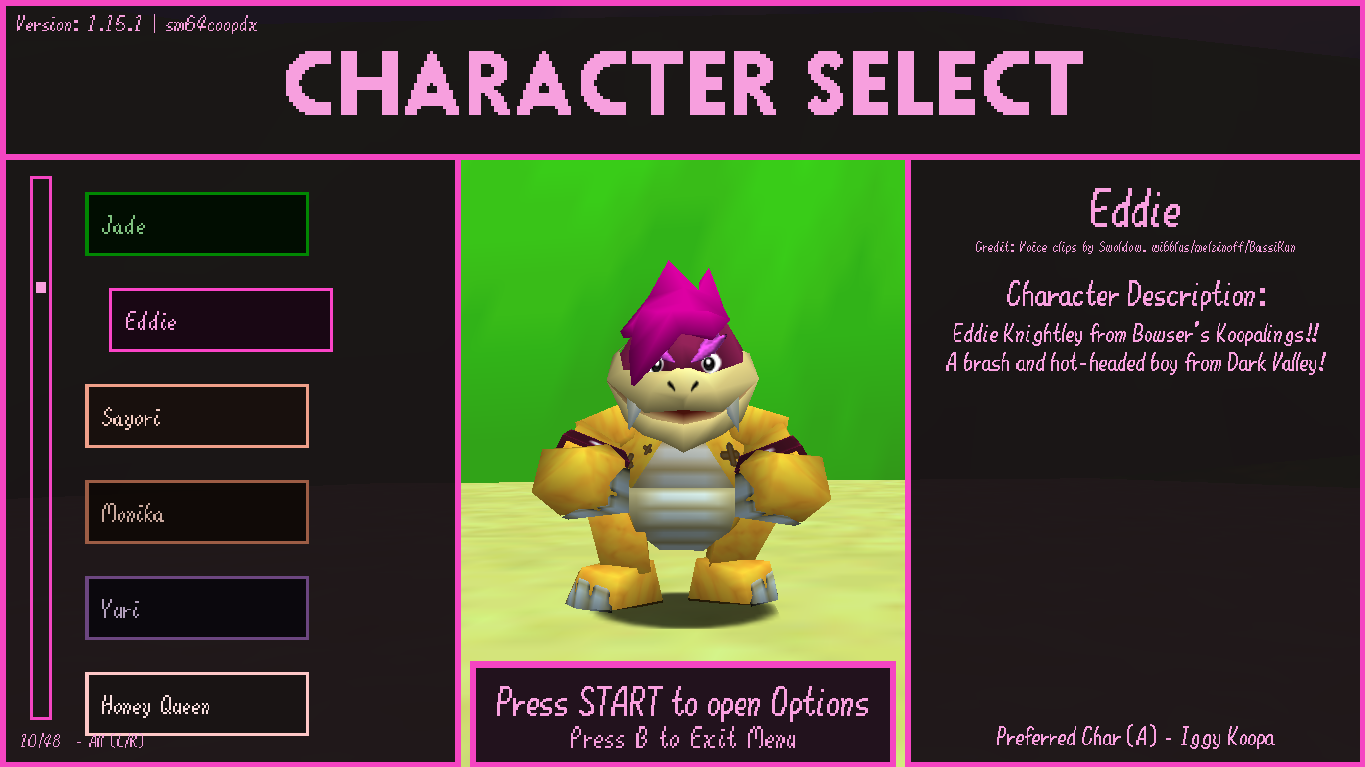Select Sayori in the character list
The height and width of the screenshot is (767, 1365).
tap(196, 416)
